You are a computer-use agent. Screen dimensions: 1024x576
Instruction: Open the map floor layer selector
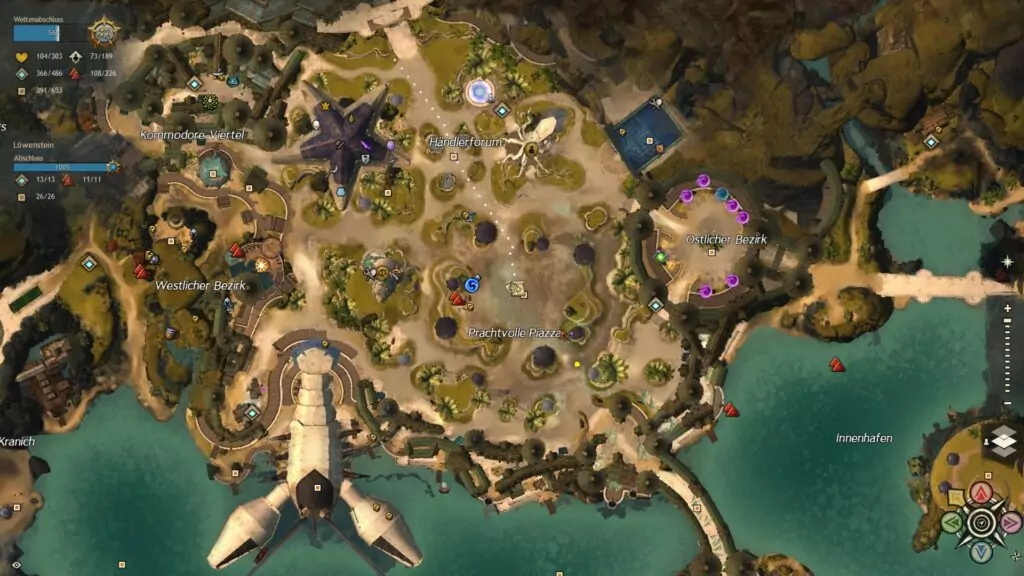[x=1003, y=441]
